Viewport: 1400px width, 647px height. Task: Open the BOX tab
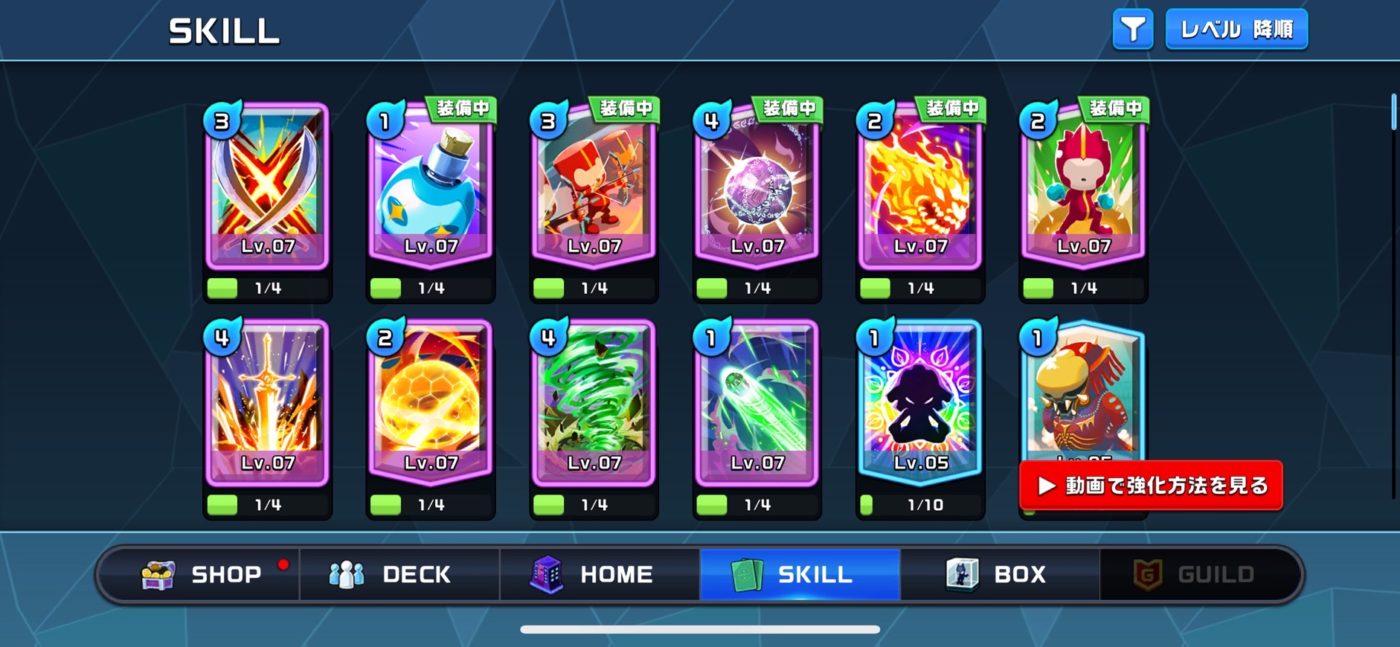click(1000, 574)
